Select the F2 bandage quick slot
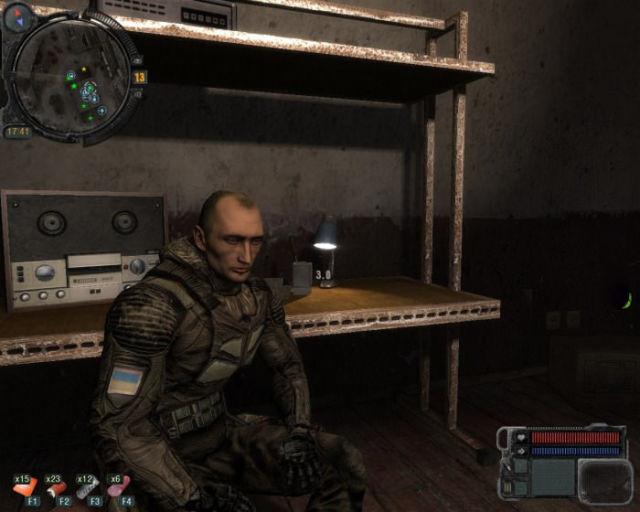The width and height of the screenshot is (640, 512). [56, 487]
